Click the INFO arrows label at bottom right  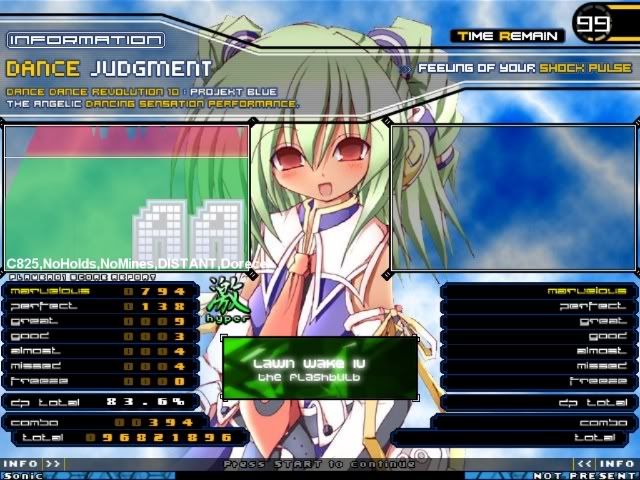tap(606, 464)
